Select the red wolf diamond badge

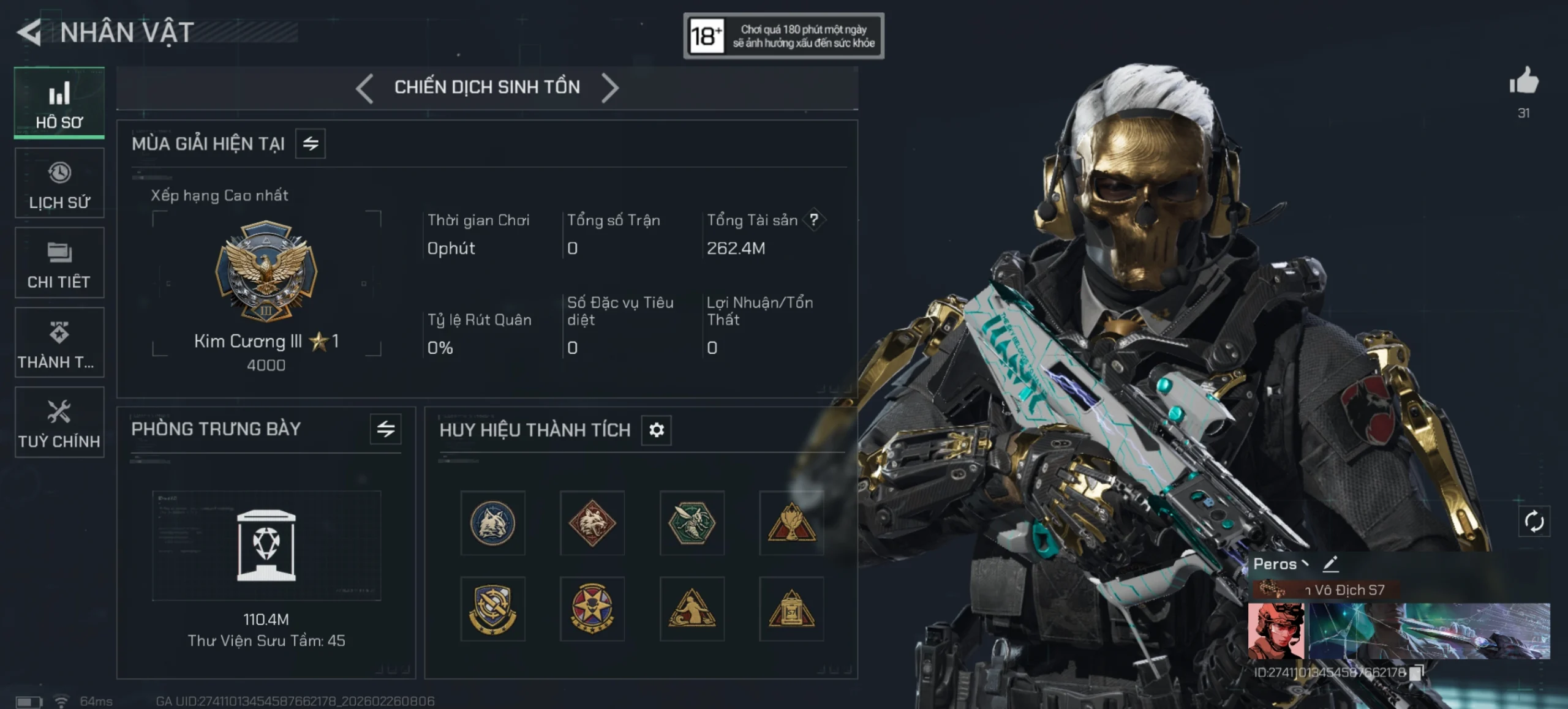click(592, 523)
